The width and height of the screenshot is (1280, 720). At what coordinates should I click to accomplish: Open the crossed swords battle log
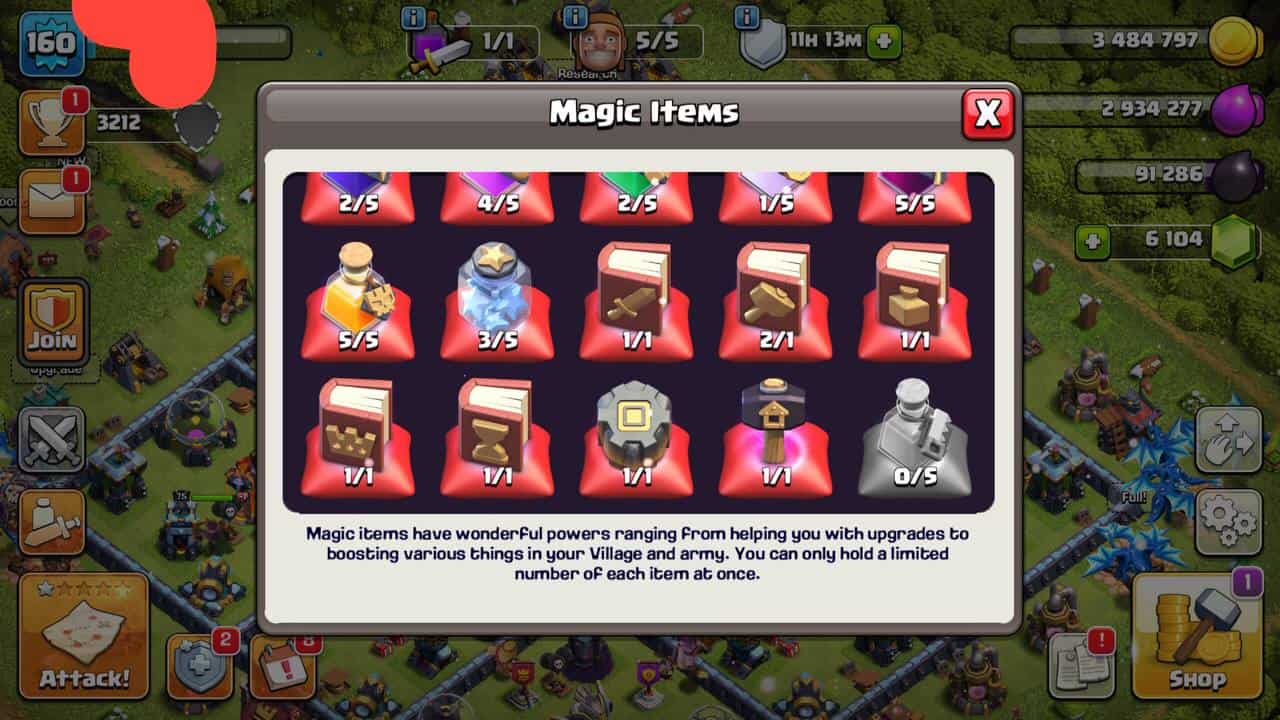point(51,440)
